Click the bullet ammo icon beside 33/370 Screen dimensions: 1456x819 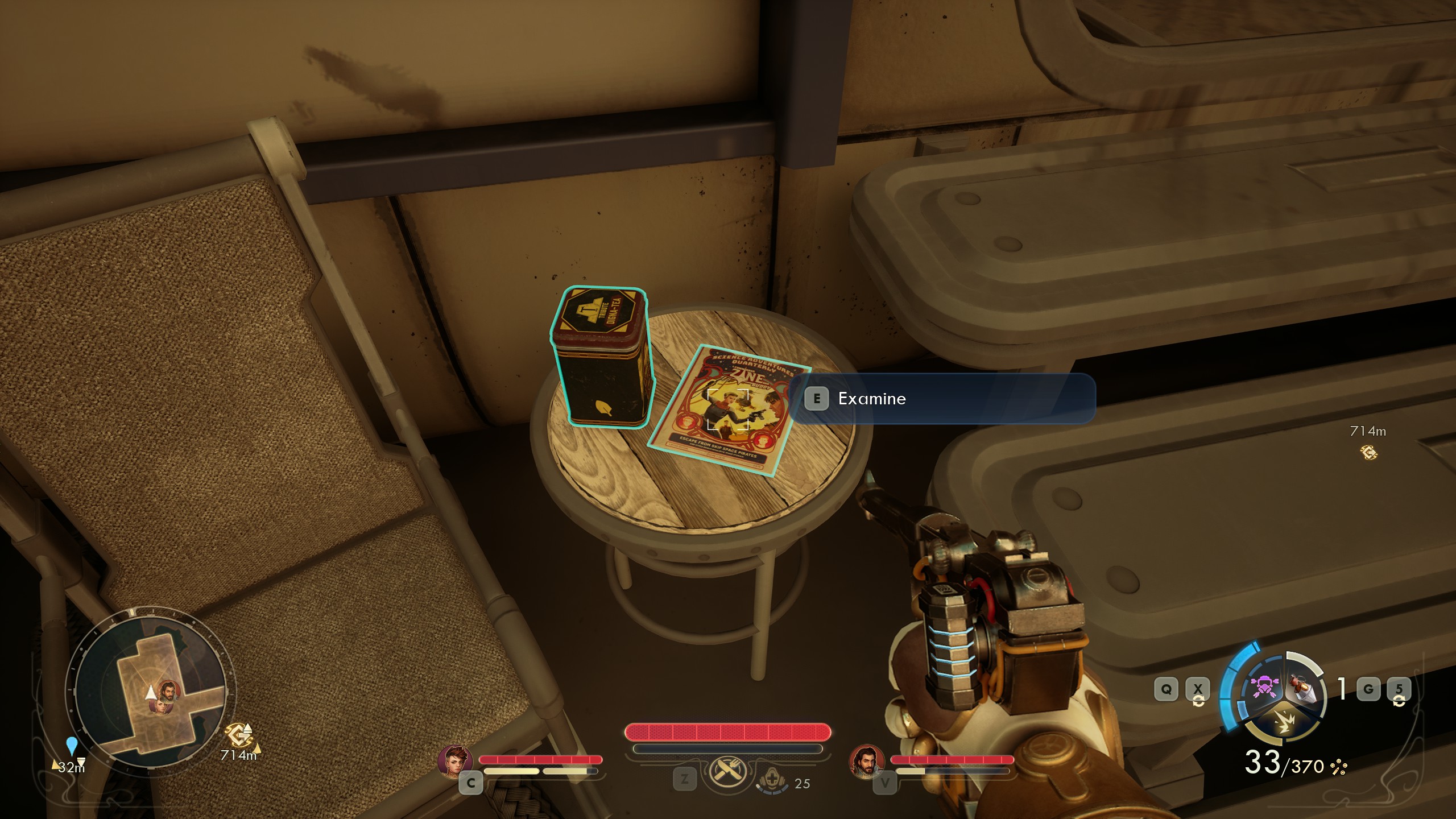click(1339, 768)
